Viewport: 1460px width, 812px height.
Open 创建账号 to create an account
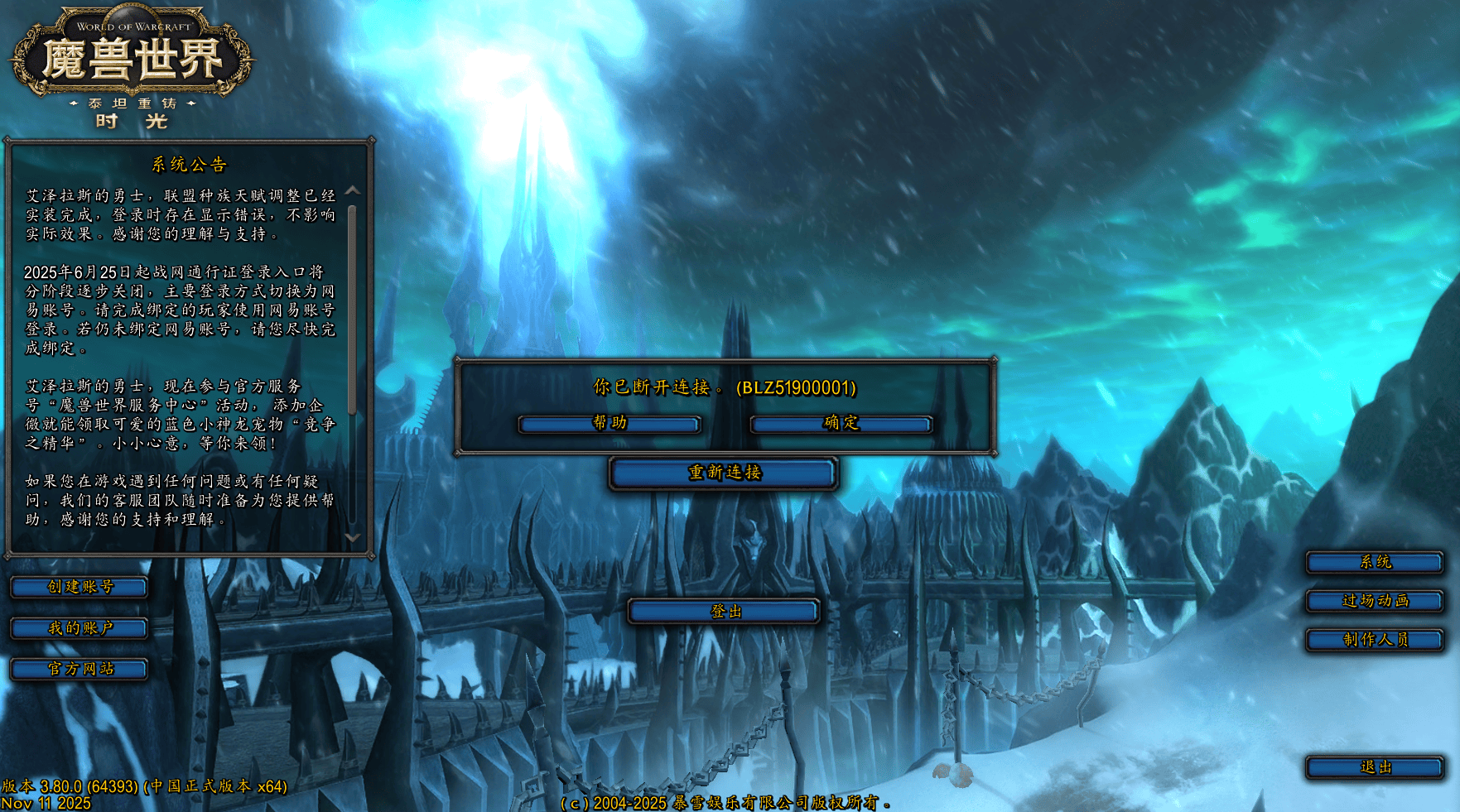(80, 587)
